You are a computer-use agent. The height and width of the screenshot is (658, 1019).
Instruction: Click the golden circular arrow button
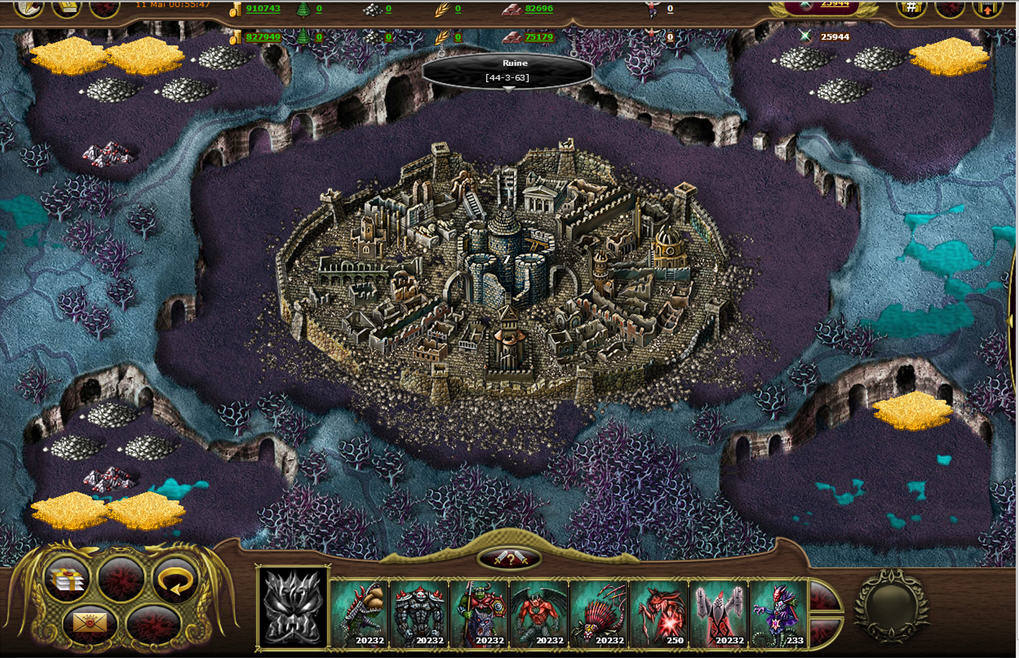[173, 580]
